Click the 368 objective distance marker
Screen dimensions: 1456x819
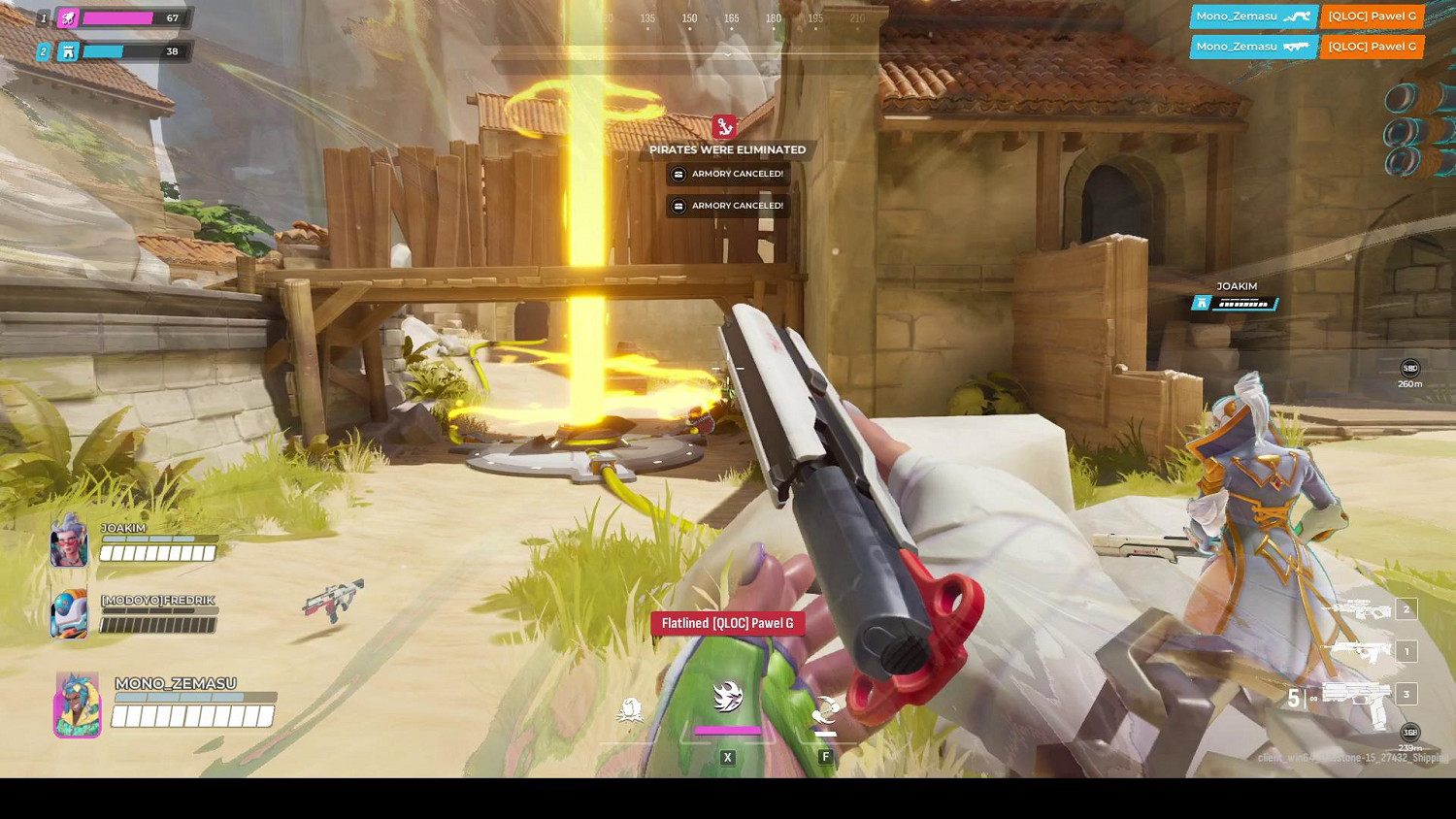tap(1408, 731)
